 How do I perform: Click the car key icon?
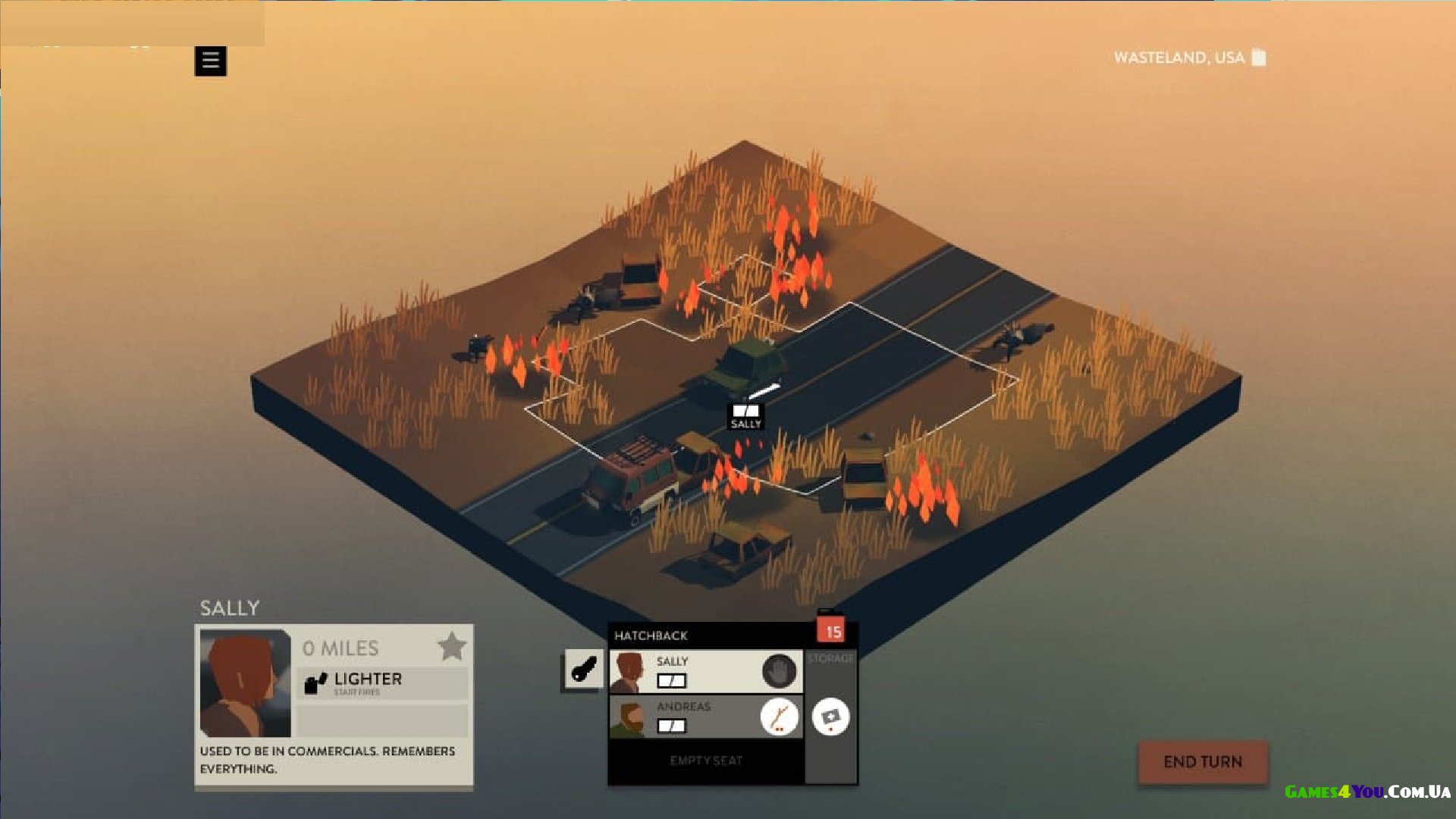tap(583, 670)
